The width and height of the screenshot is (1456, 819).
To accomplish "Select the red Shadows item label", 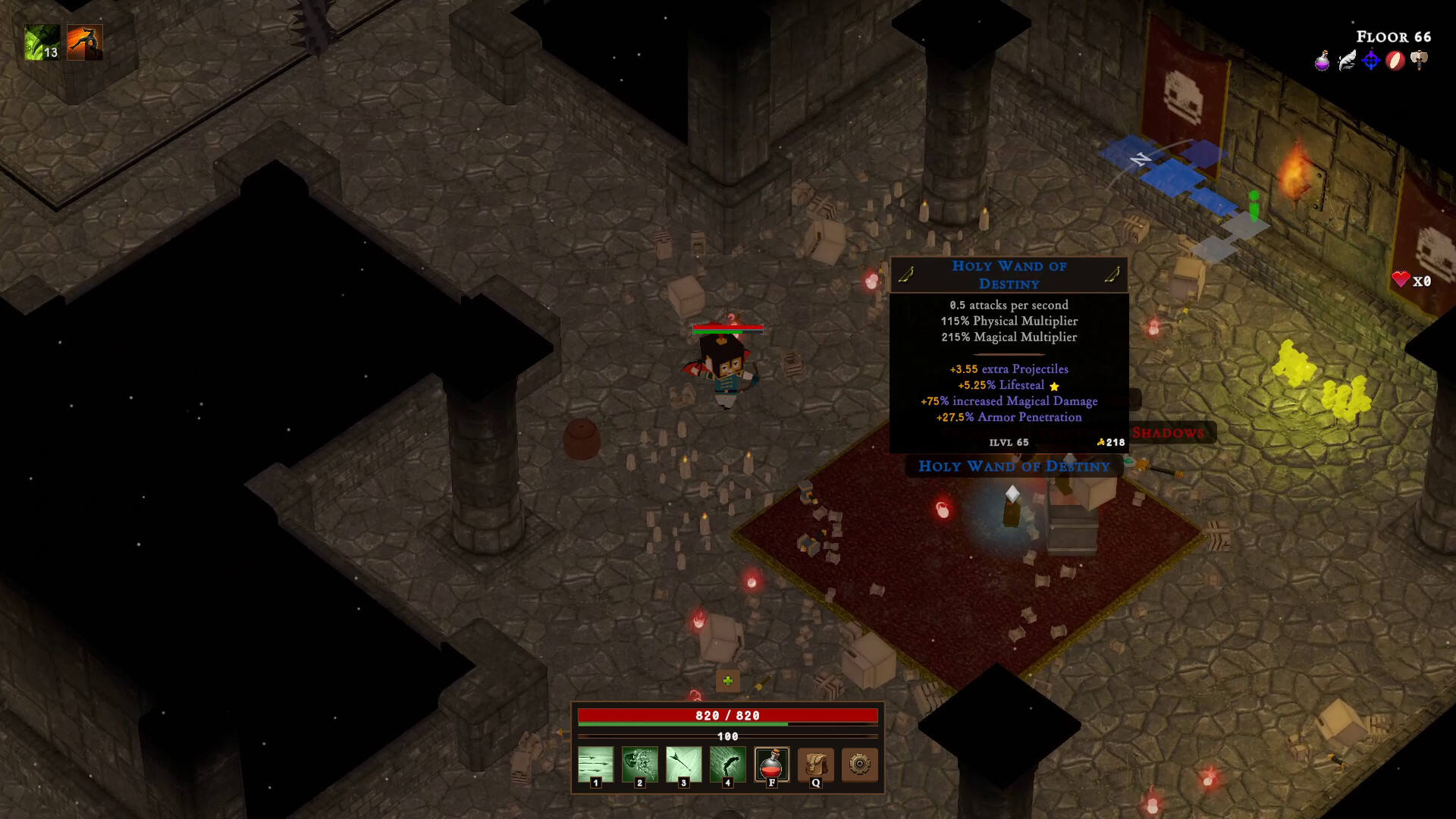I will coord(1169,433).
